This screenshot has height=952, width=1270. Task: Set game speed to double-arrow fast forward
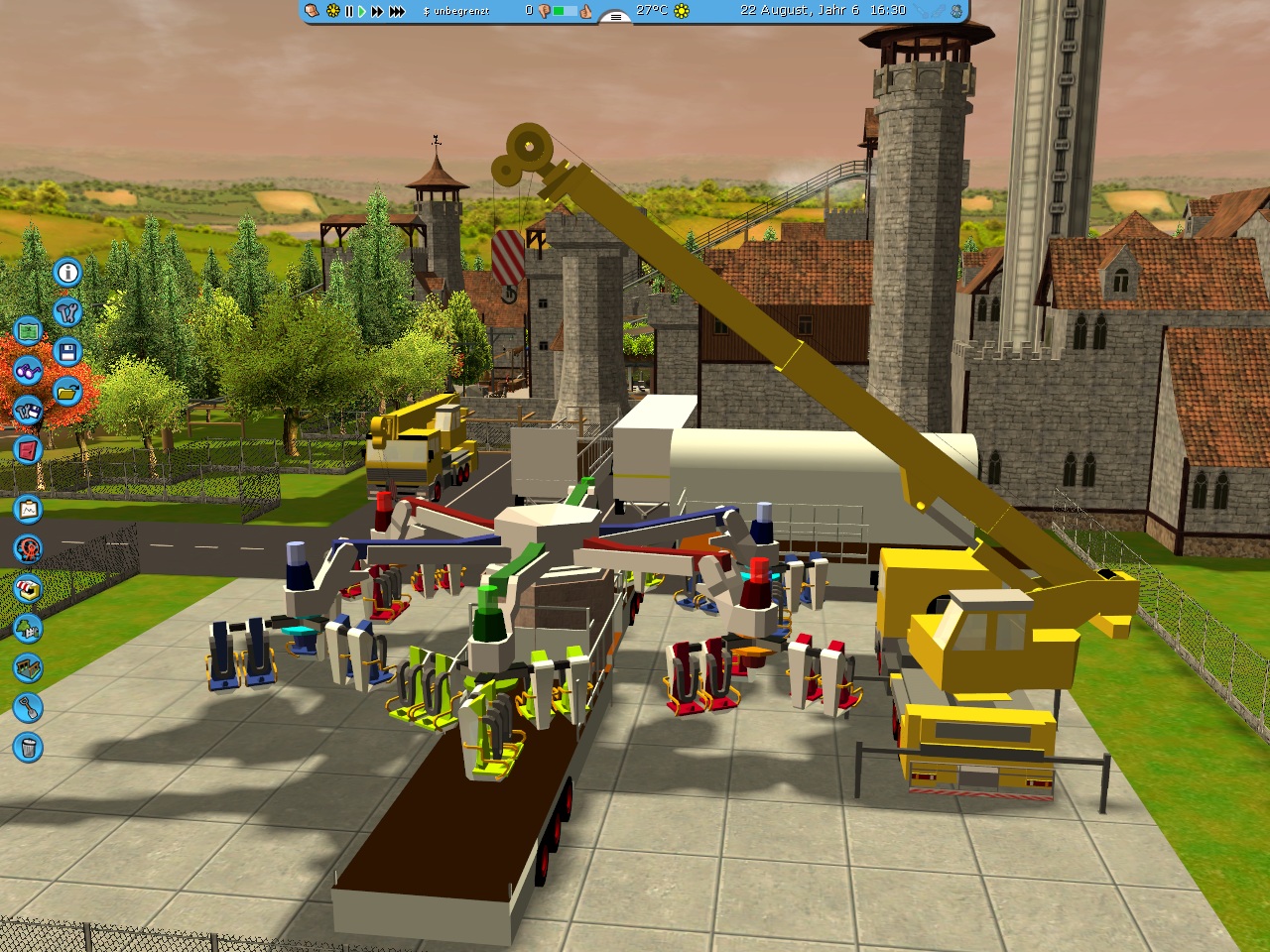point(377,11)
